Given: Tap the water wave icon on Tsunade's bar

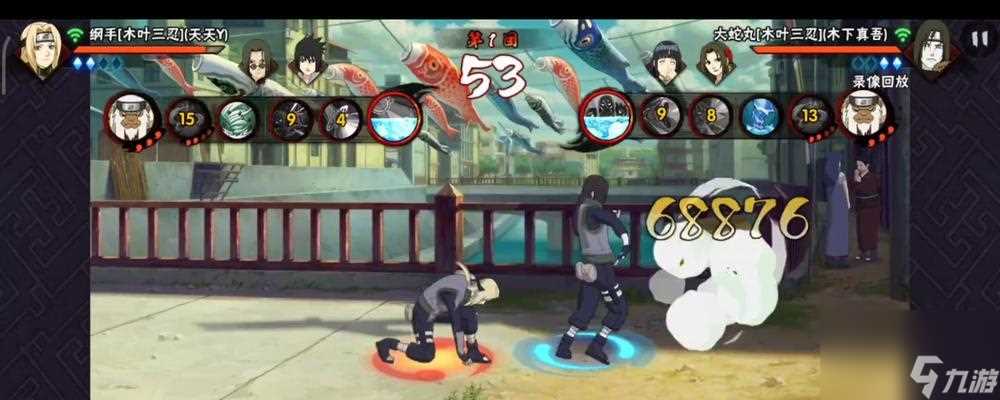Looking at the screenshot, I should click(395, 118).
